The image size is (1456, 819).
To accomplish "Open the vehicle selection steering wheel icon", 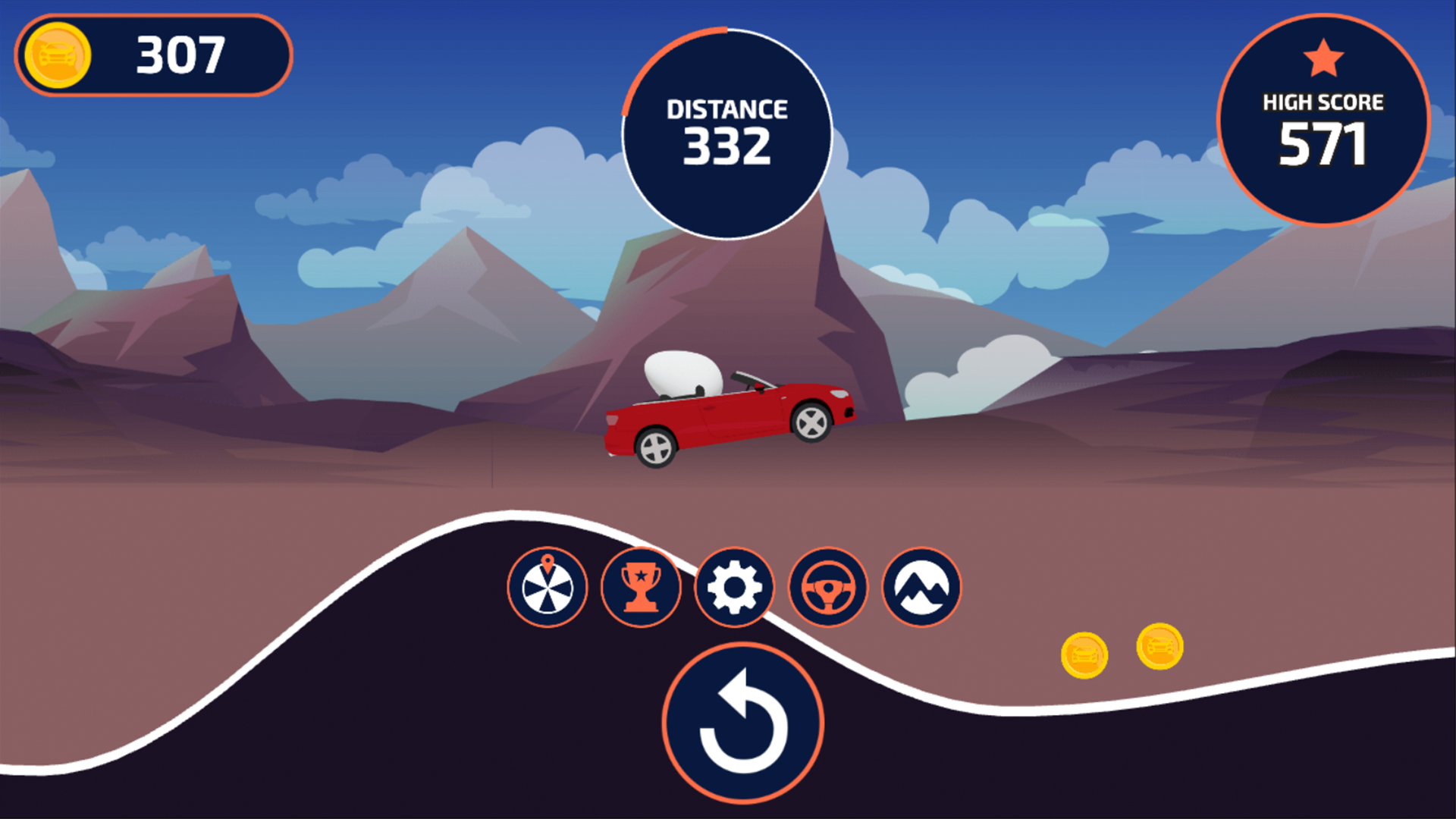I will pos(827,588).
